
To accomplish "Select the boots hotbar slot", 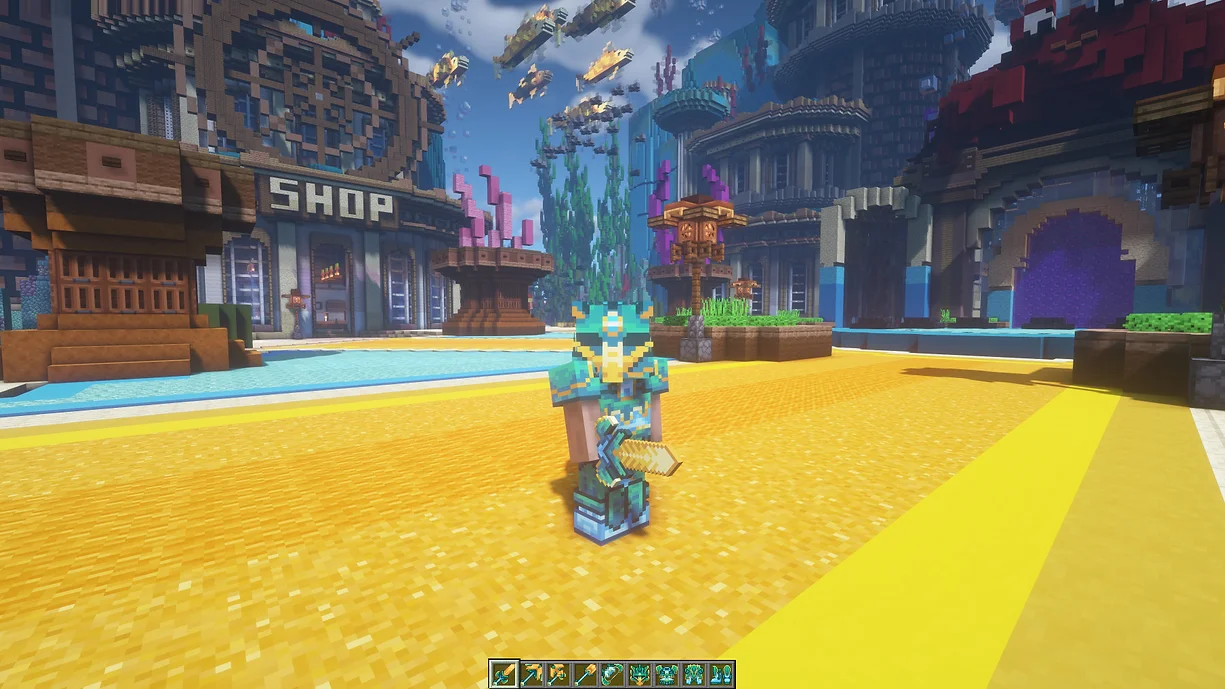I will (719, 674).
